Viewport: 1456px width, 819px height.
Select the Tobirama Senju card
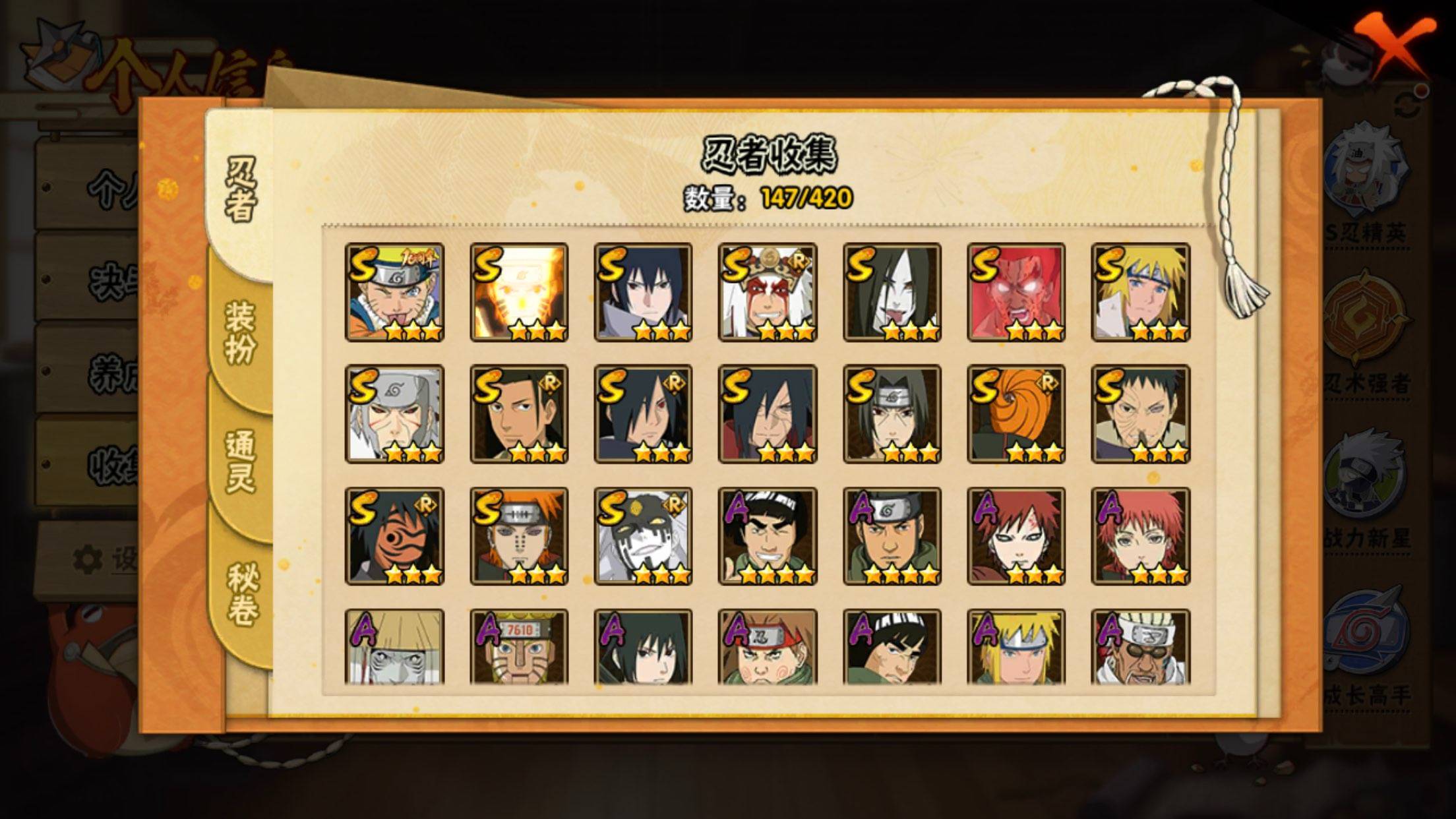394,414
